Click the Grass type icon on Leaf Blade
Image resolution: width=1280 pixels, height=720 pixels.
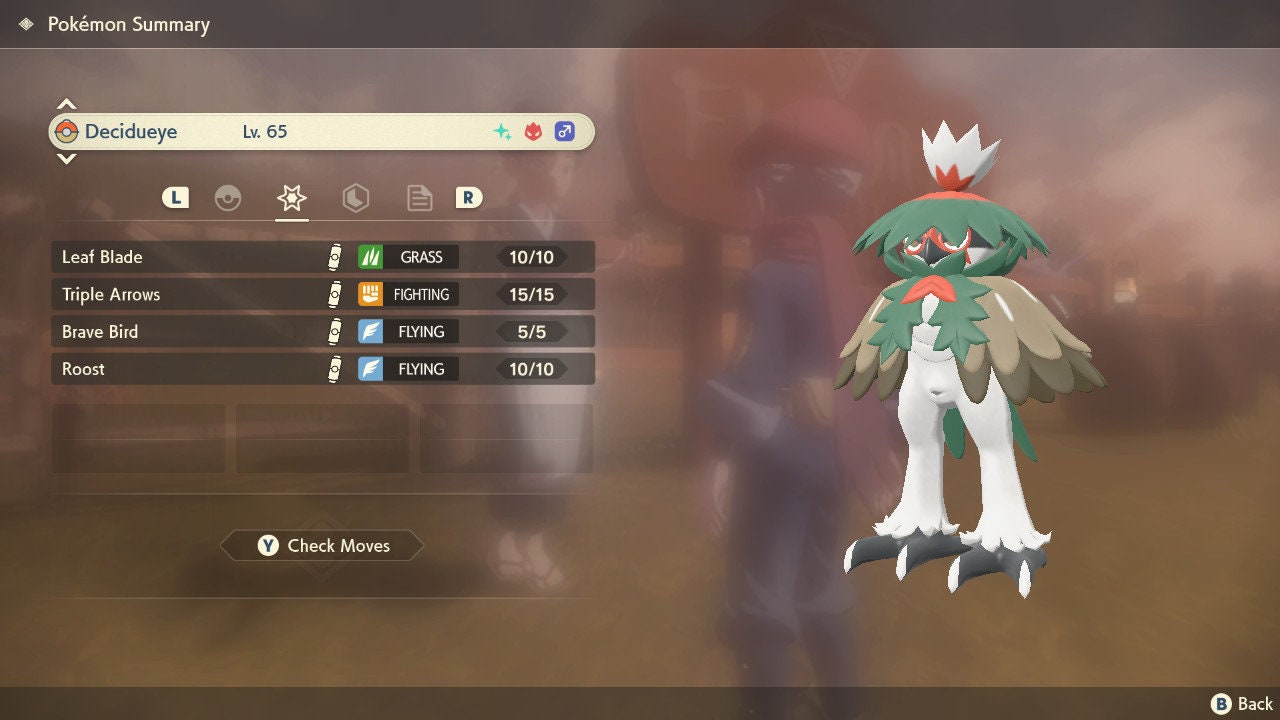pyautogui.click(x=371, y=257)
